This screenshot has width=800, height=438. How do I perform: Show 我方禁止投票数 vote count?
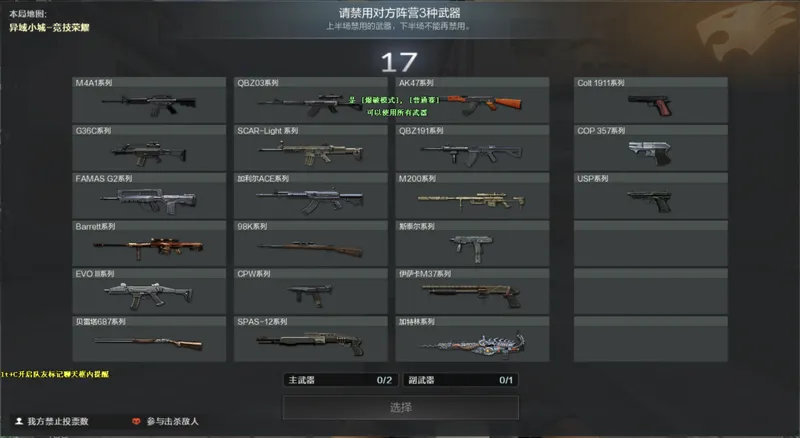pos(51,422)
